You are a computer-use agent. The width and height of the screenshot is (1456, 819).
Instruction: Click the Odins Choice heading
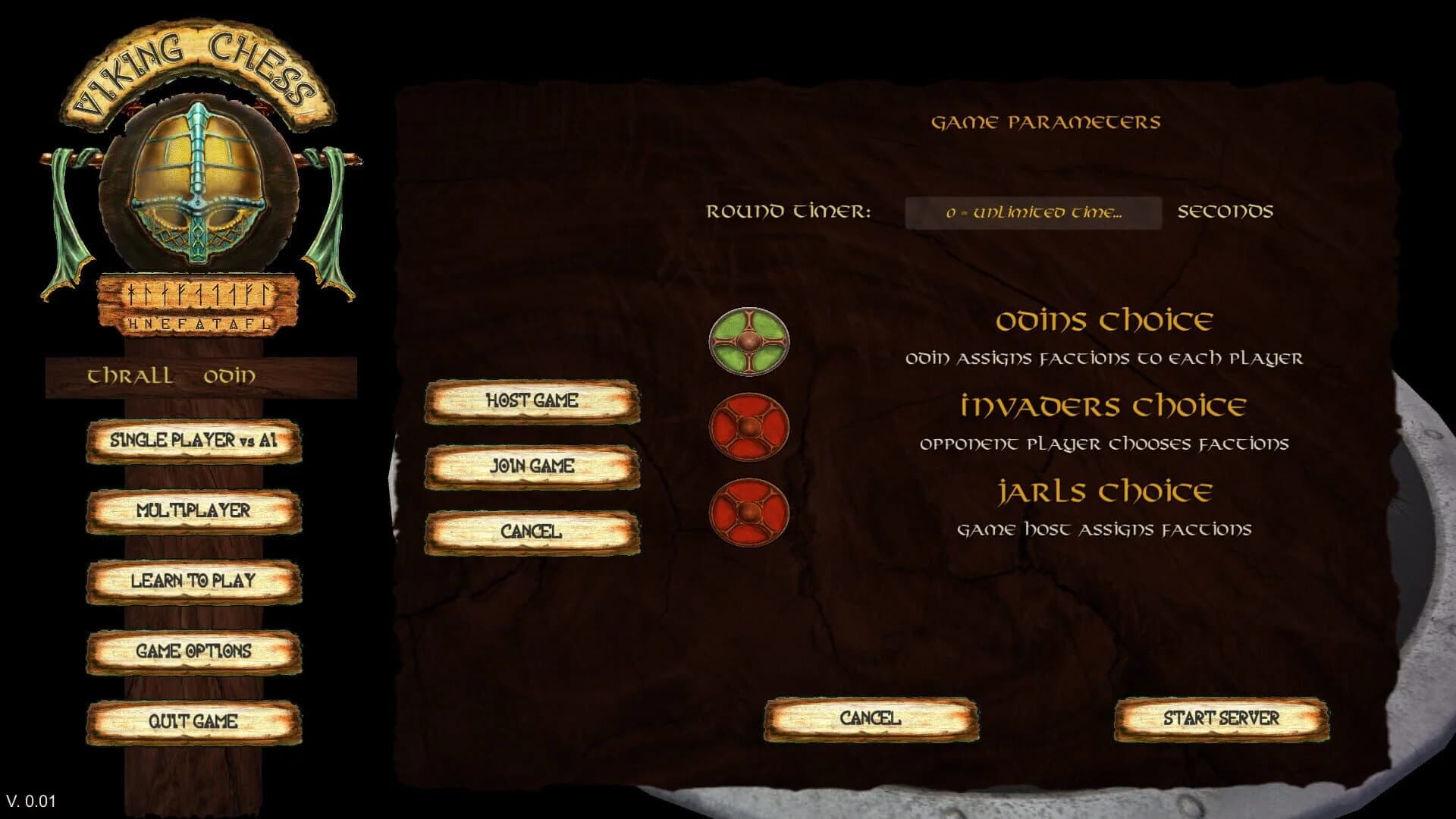coord(1105,319)
